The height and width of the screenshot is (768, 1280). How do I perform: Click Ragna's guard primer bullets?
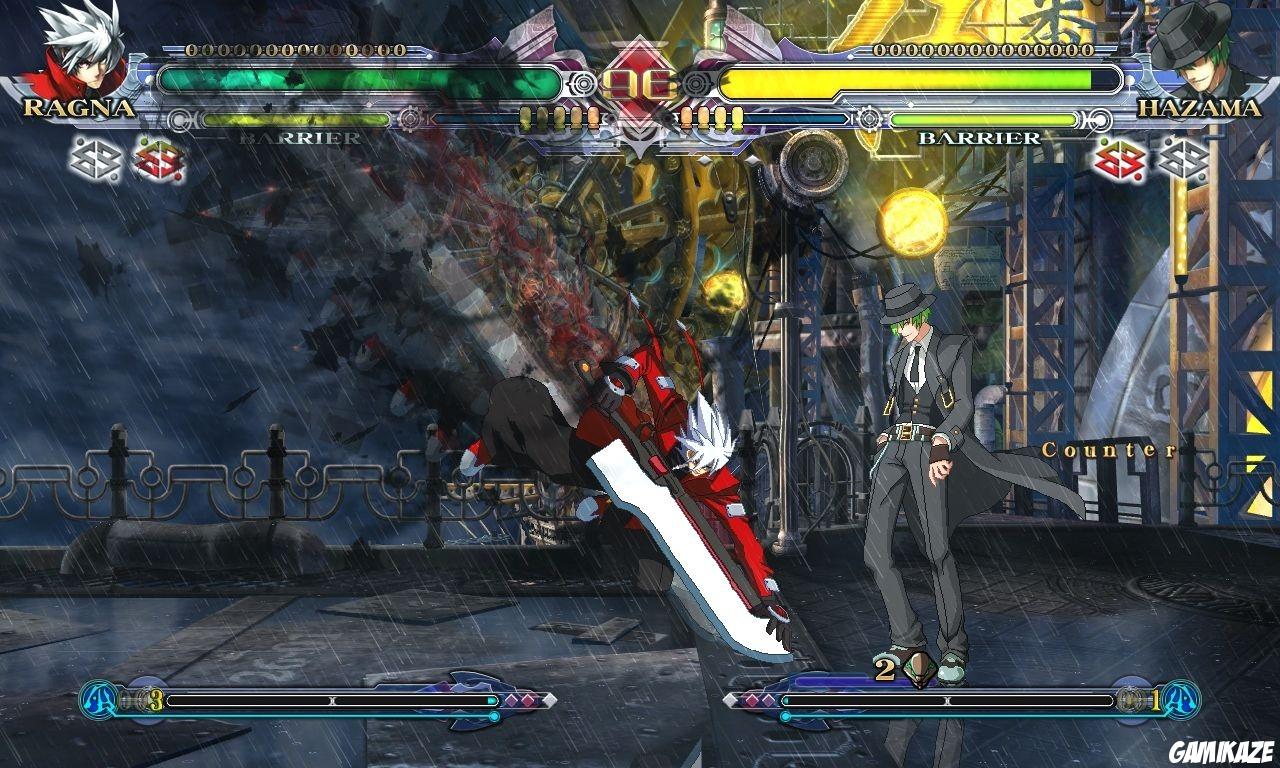(x=560, y=115)
